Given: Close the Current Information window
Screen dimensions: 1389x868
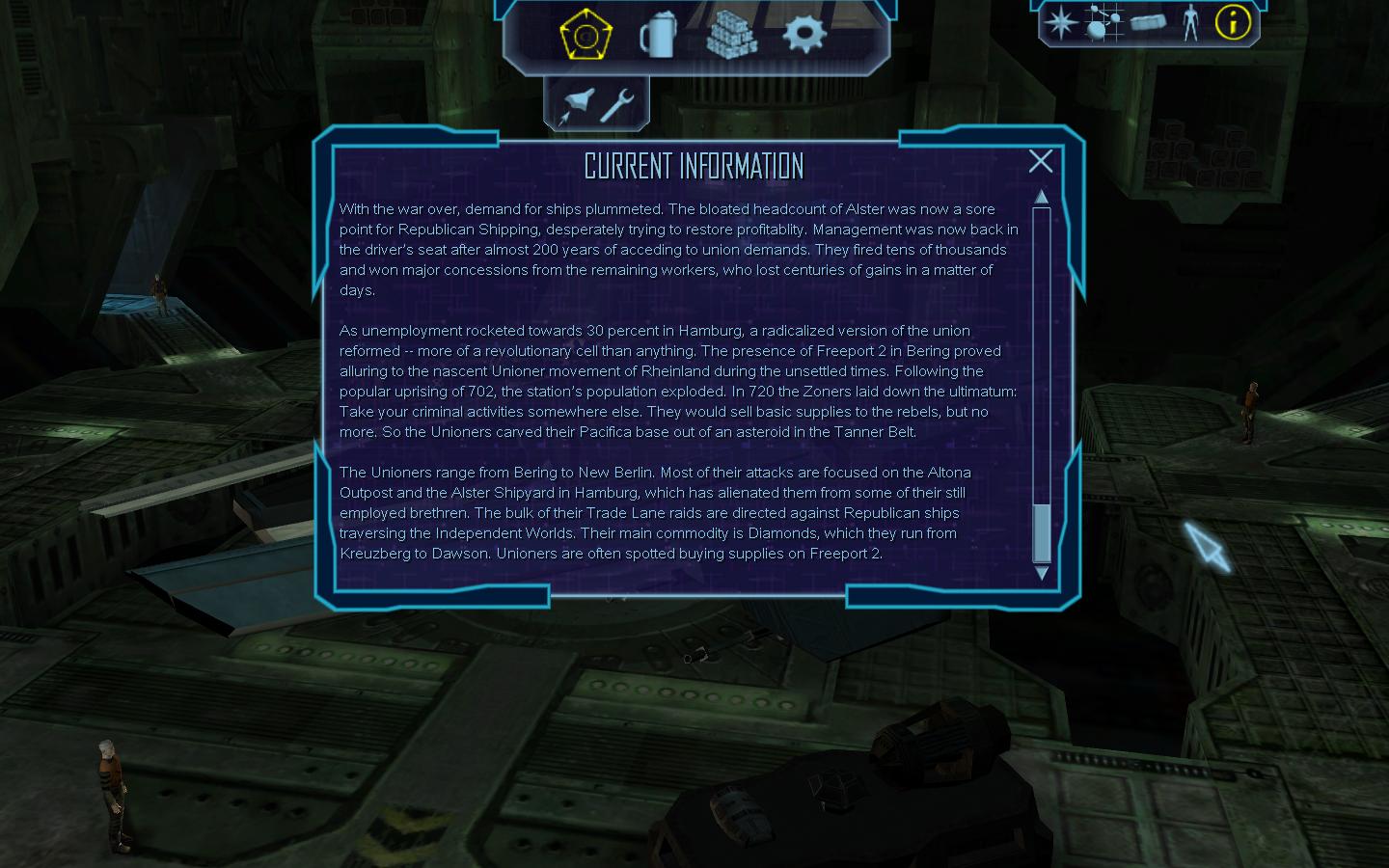Looking at the screenshot, I should [x=1040, y=161].
